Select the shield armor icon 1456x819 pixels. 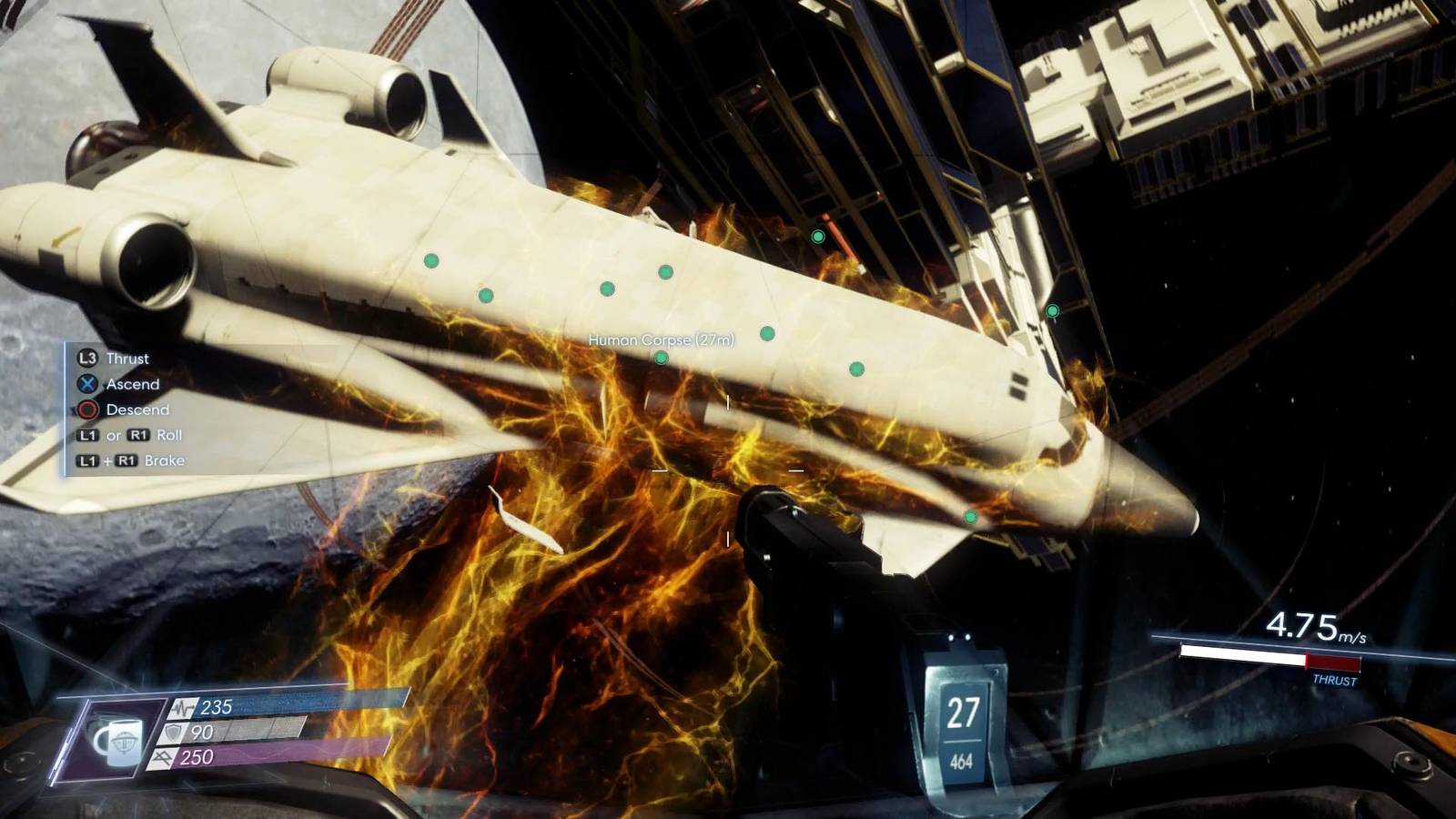(x=171, y=733)
